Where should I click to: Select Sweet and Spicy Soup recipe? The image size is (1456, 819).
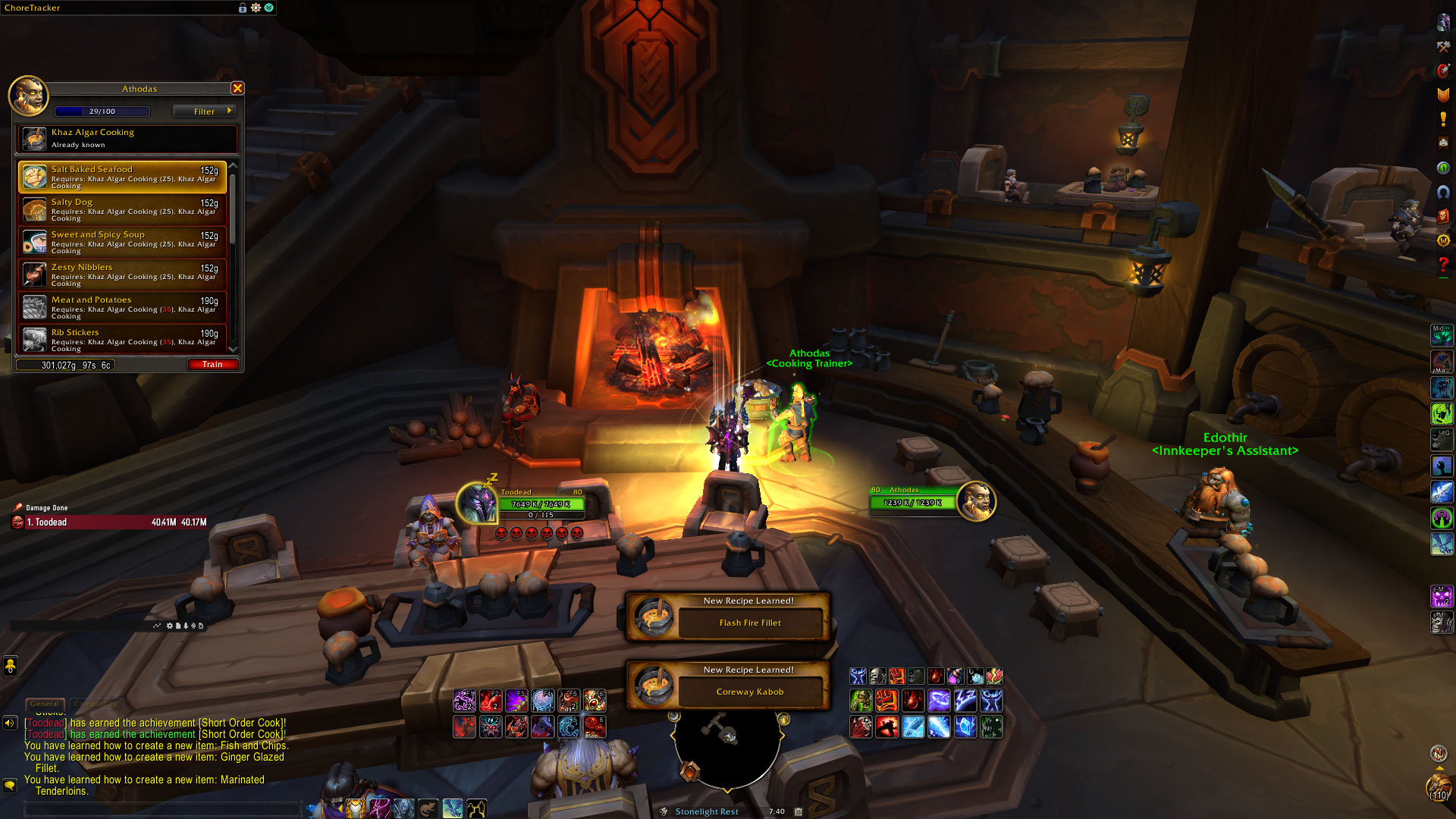pos(123,242)
